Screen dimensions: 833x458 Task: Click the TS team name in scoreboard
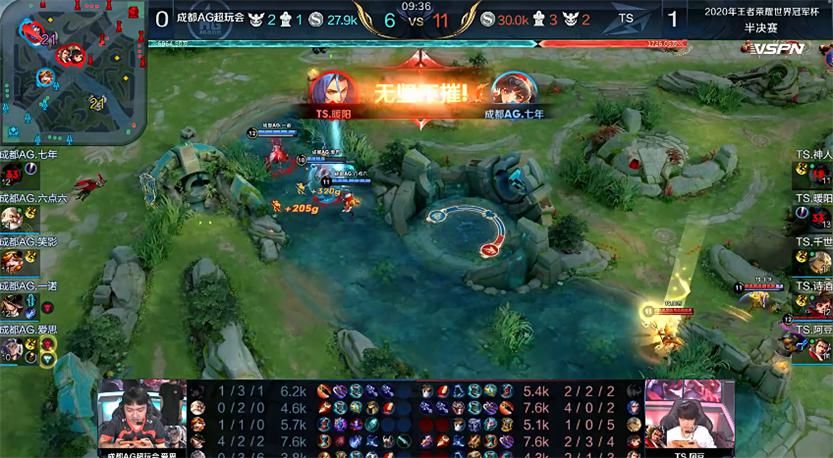point(627,18)
